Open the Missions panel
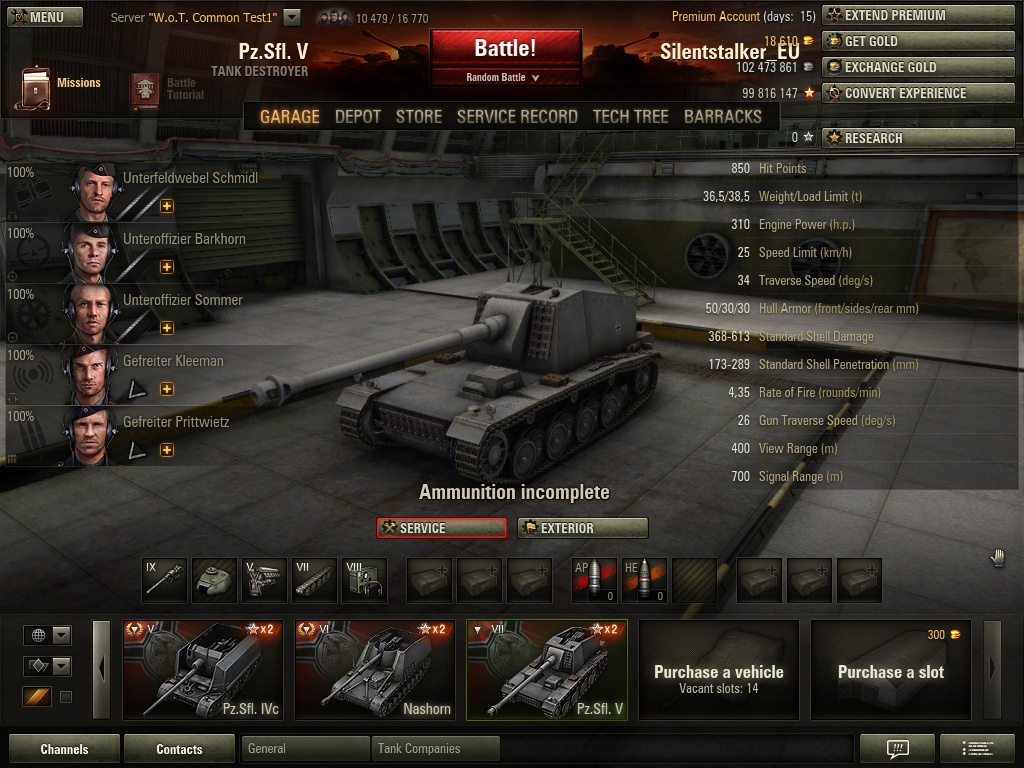This screenshot has width=1024, height=768. tap(60, 85)
